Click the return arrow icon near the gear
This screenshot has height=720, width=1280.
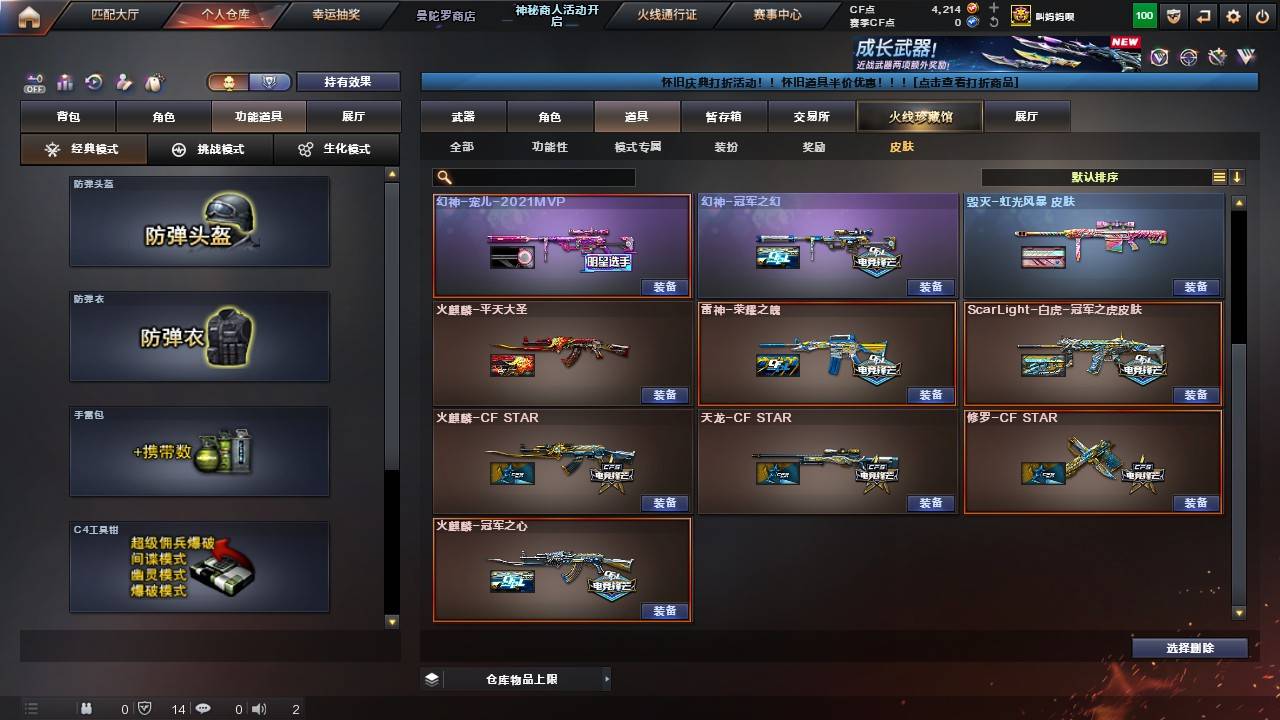(x=1205, y=14)
